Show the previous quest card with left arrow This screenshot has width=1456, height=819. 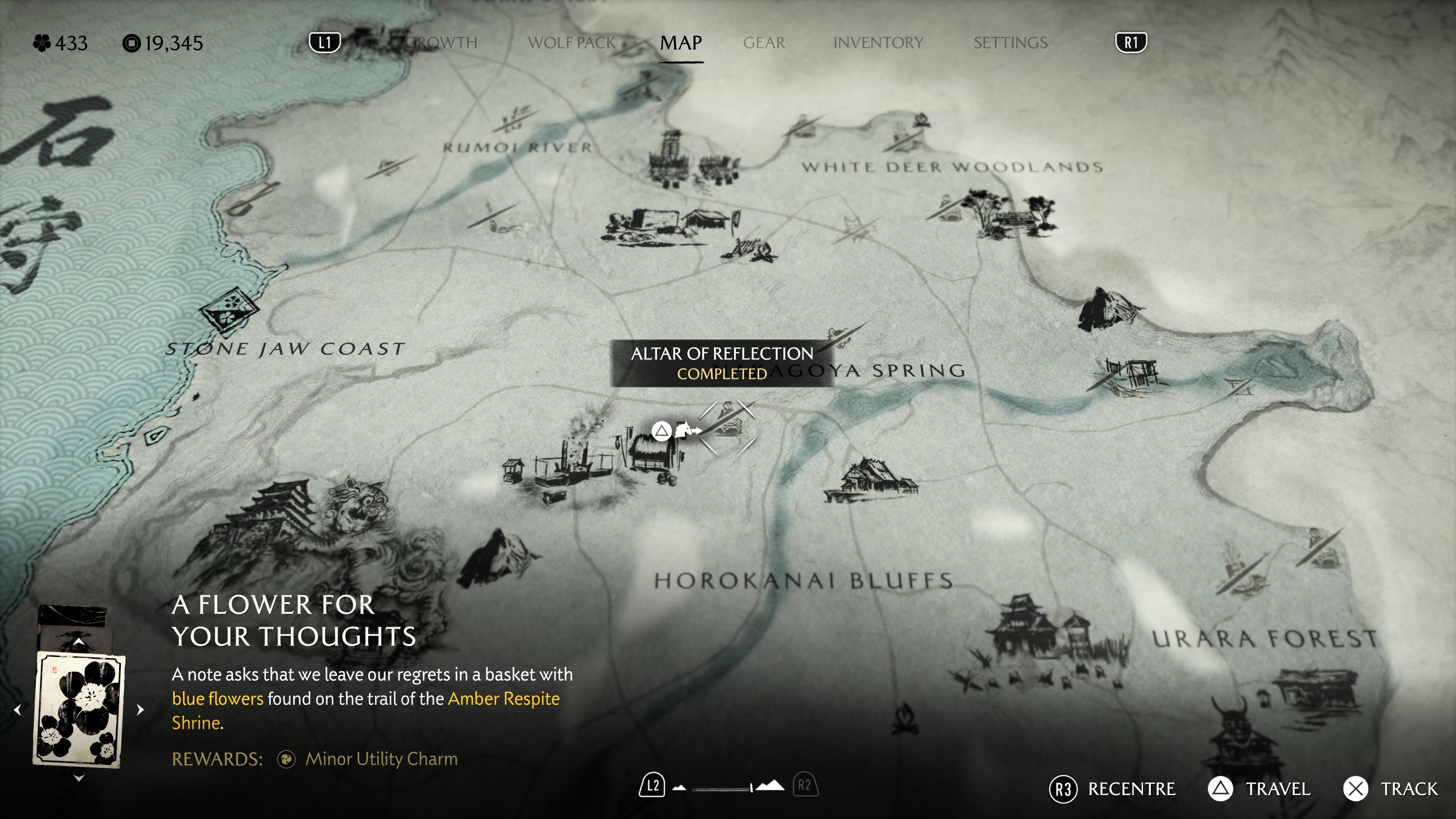(18, 709)
